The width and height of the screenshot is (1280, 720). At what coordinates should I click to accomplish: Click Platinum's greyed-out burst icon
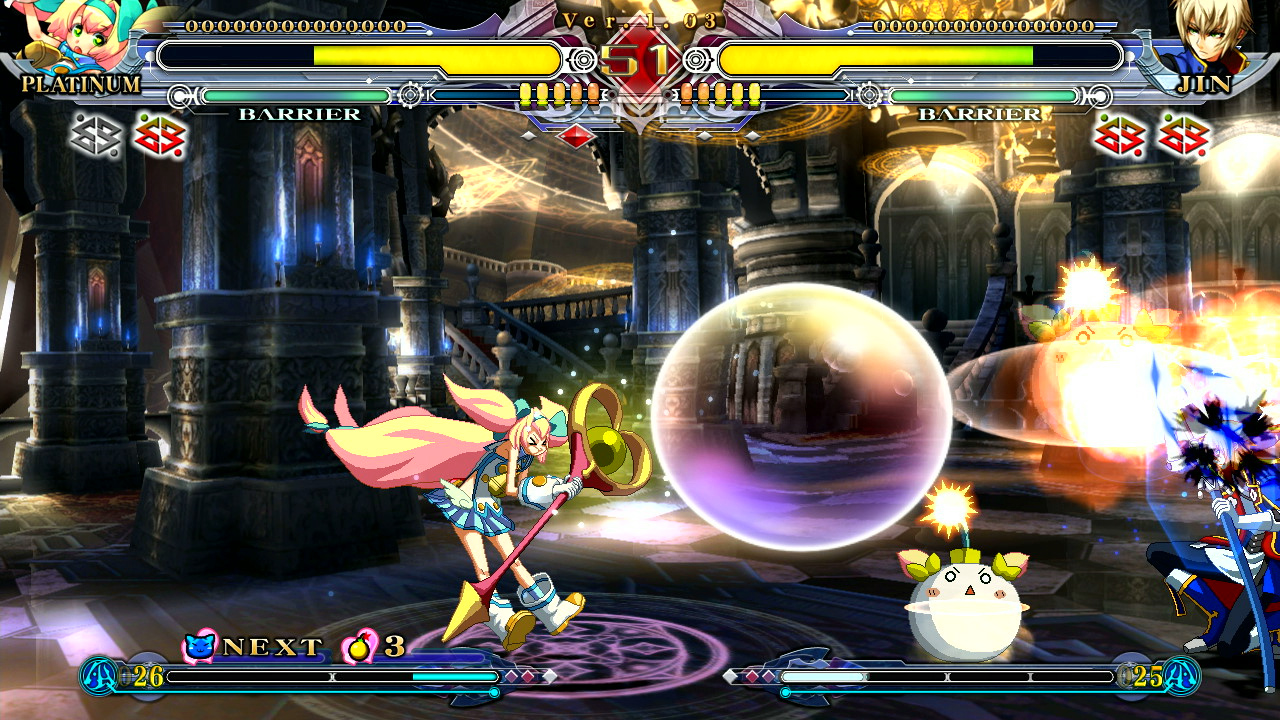point(95,136)
